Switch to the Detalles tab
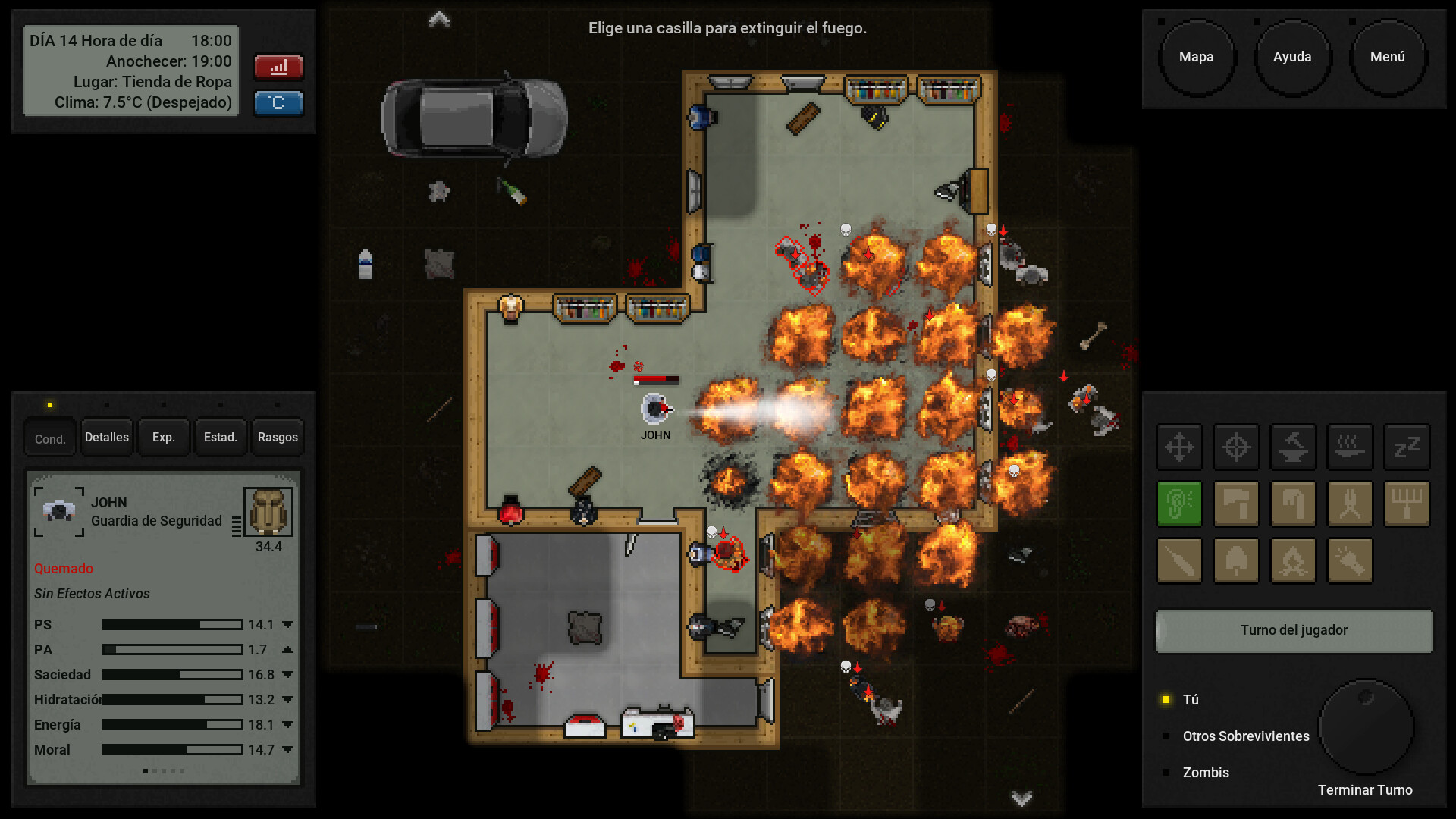Image resolution: width=1456 pixels, height=819 pixels. [106, 437]
